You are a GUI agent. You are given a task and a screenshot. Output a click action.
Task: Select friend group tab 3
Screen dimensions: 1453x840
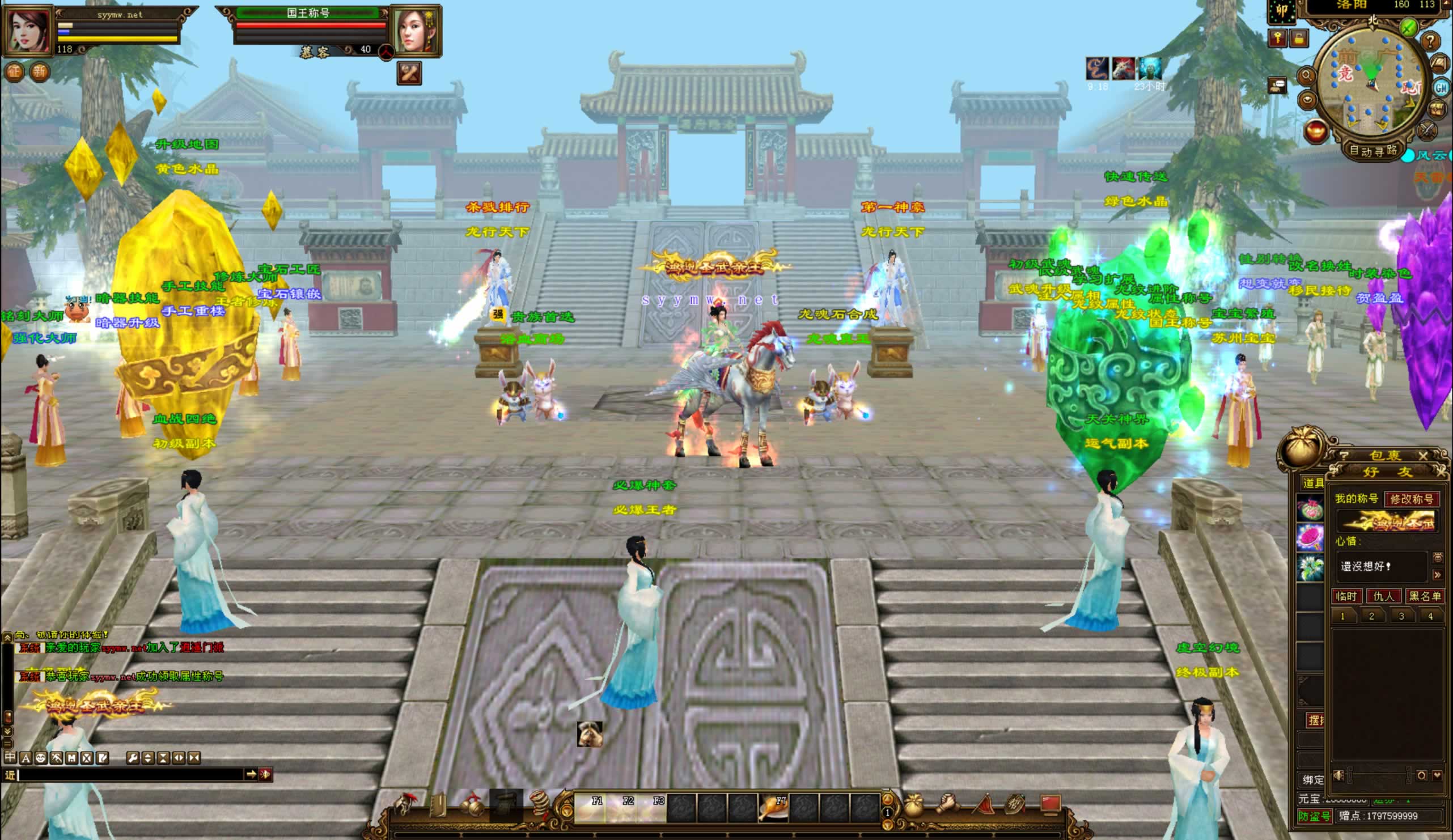pyautogui.click(x=1401, y=616)
